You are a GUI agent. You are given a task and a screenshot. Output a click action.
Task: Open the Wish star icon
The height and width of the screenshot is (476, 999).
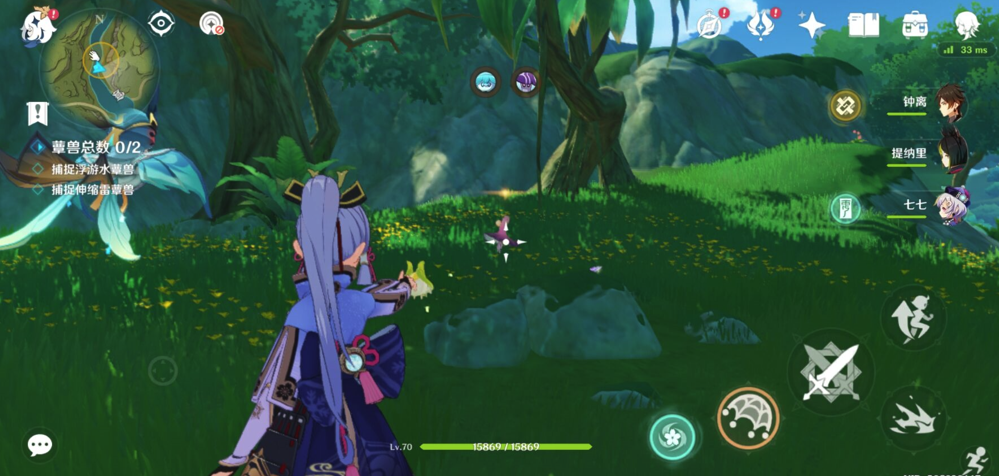point(812,26)
